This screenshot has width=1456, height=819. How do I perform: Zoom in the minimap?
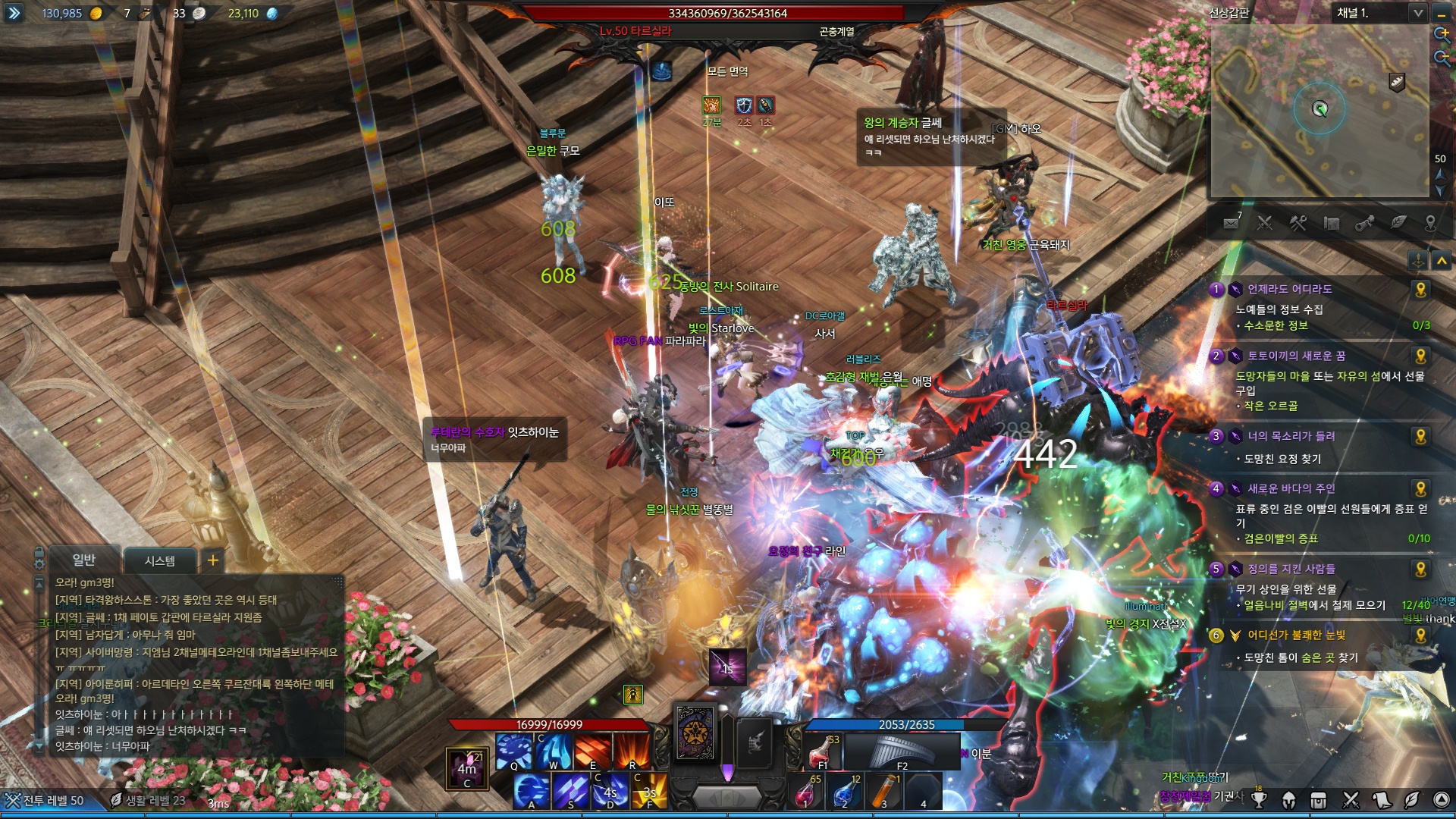1442,34
